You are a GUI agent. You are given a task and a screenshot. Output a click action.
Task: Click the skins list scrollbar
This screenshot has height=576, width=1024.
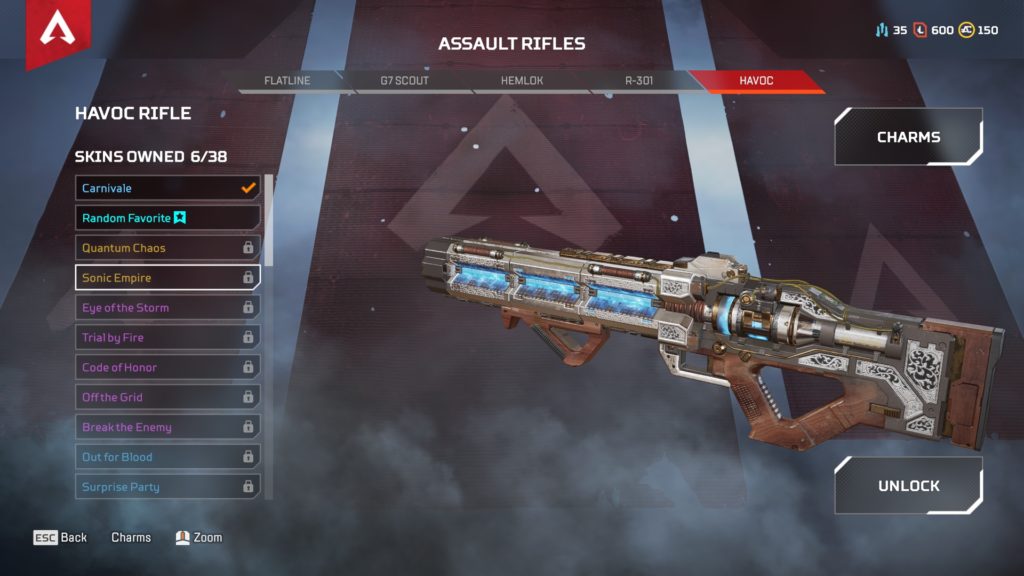coord(268,230)
